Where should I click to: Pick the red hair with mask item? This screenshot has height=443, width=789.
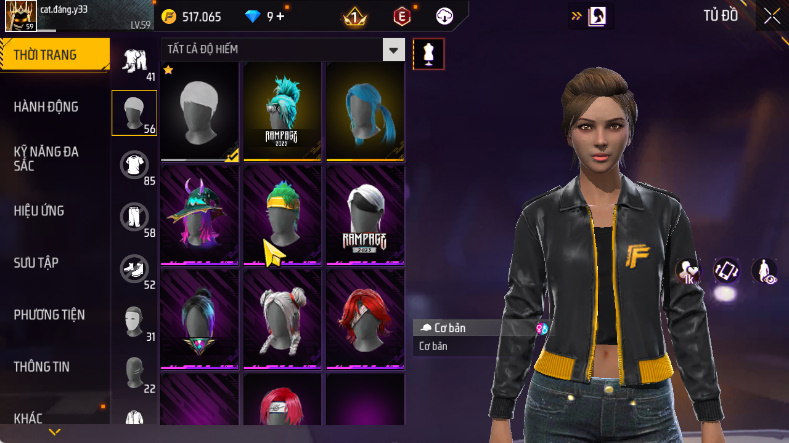click(x=365, y=317)
